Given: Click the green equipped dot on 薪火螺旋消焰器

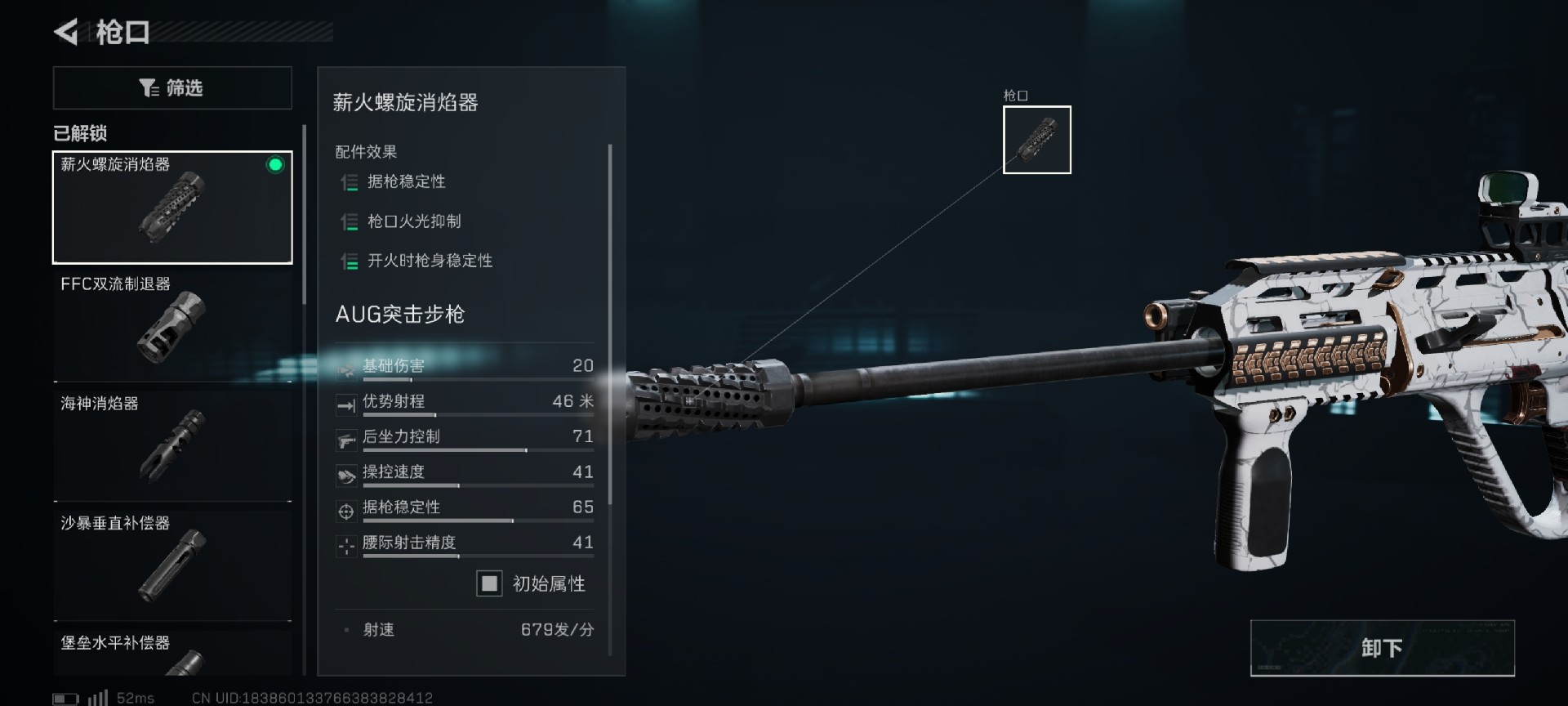Looking at the screenshot, I should (x=274, y=165).
